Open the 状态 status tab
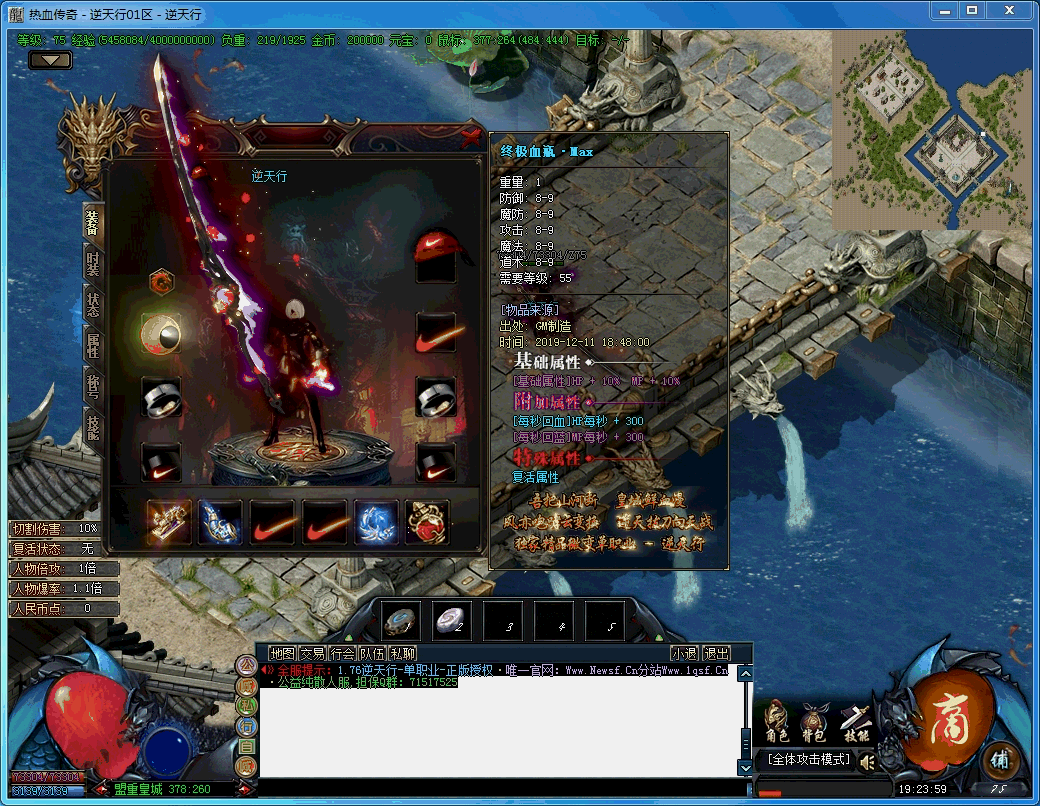The height and width of the screenshot is (806, 1040). tap(93, 306)
